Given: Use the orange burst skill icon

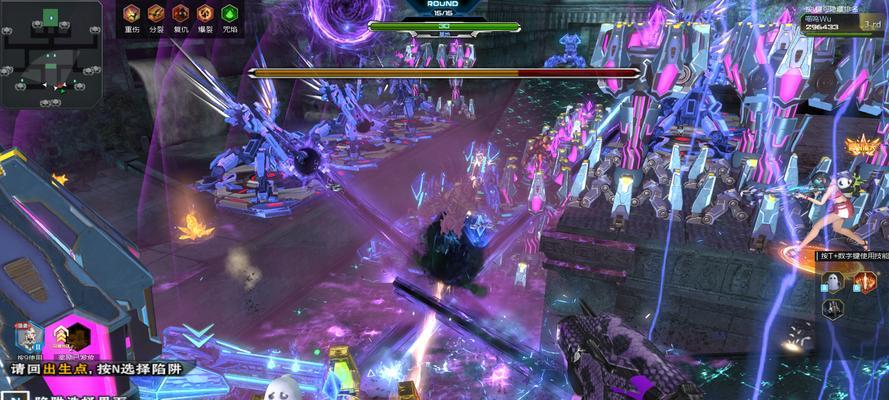Looking at the screenshot, I should (864, 283).
